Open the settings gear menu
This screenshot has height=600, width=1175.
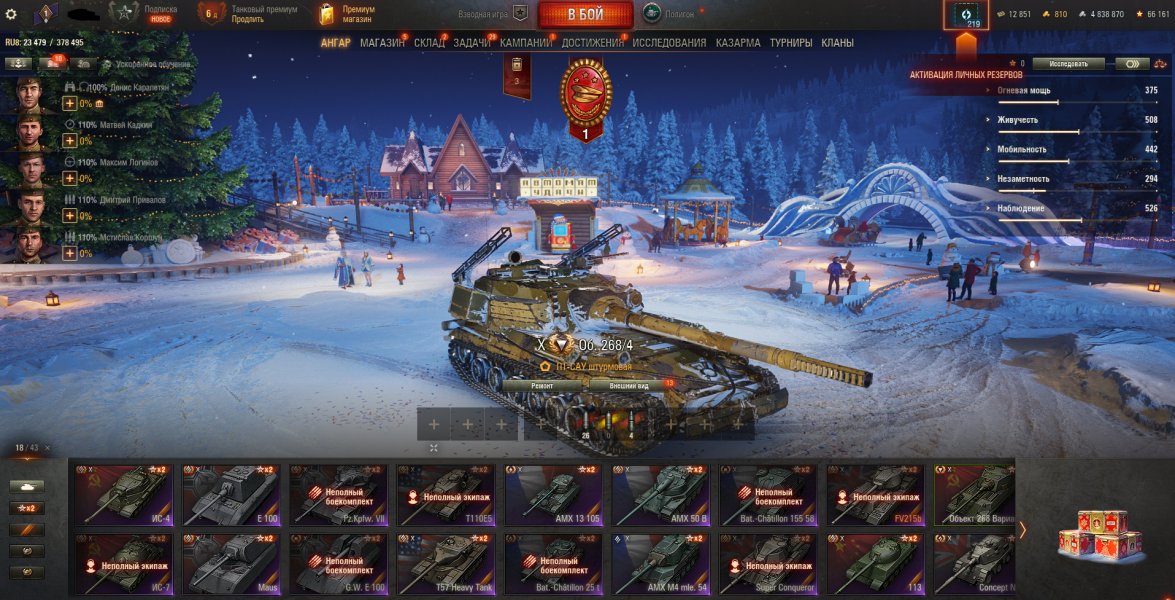pos(11,14)
